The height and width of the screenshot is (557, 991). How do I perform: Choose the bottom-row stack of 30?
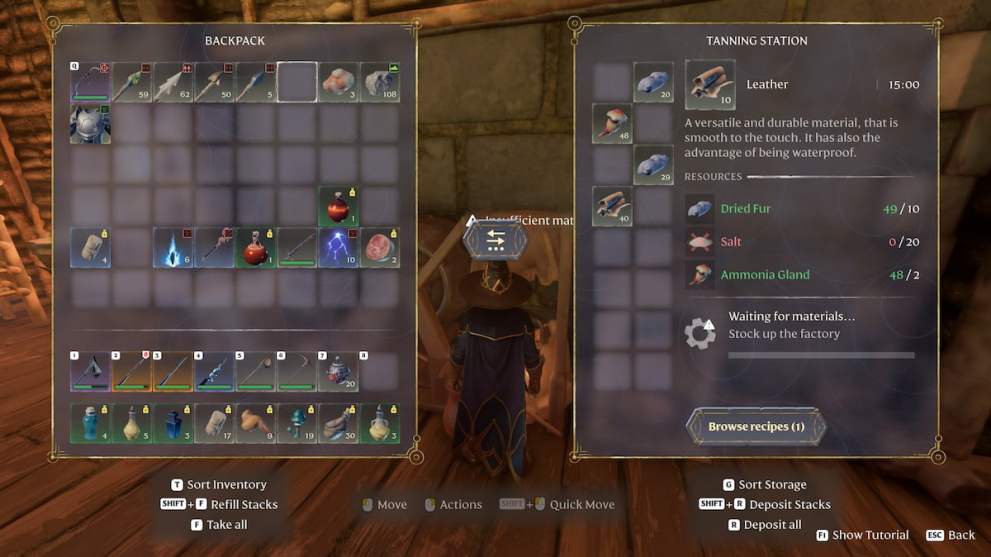coord(338,423)
